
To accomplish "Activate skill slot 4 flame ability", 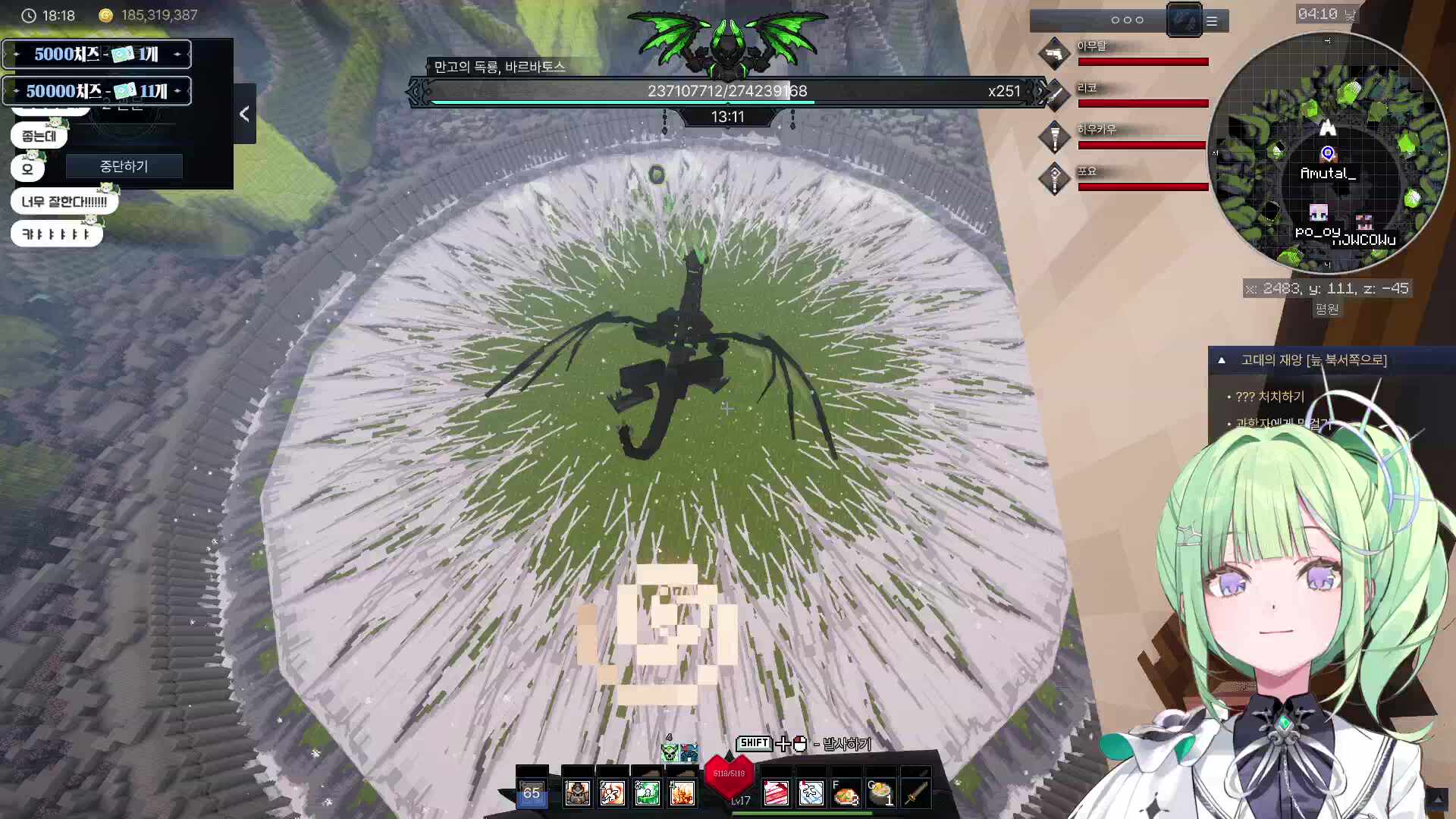I will tap(682, 793).
